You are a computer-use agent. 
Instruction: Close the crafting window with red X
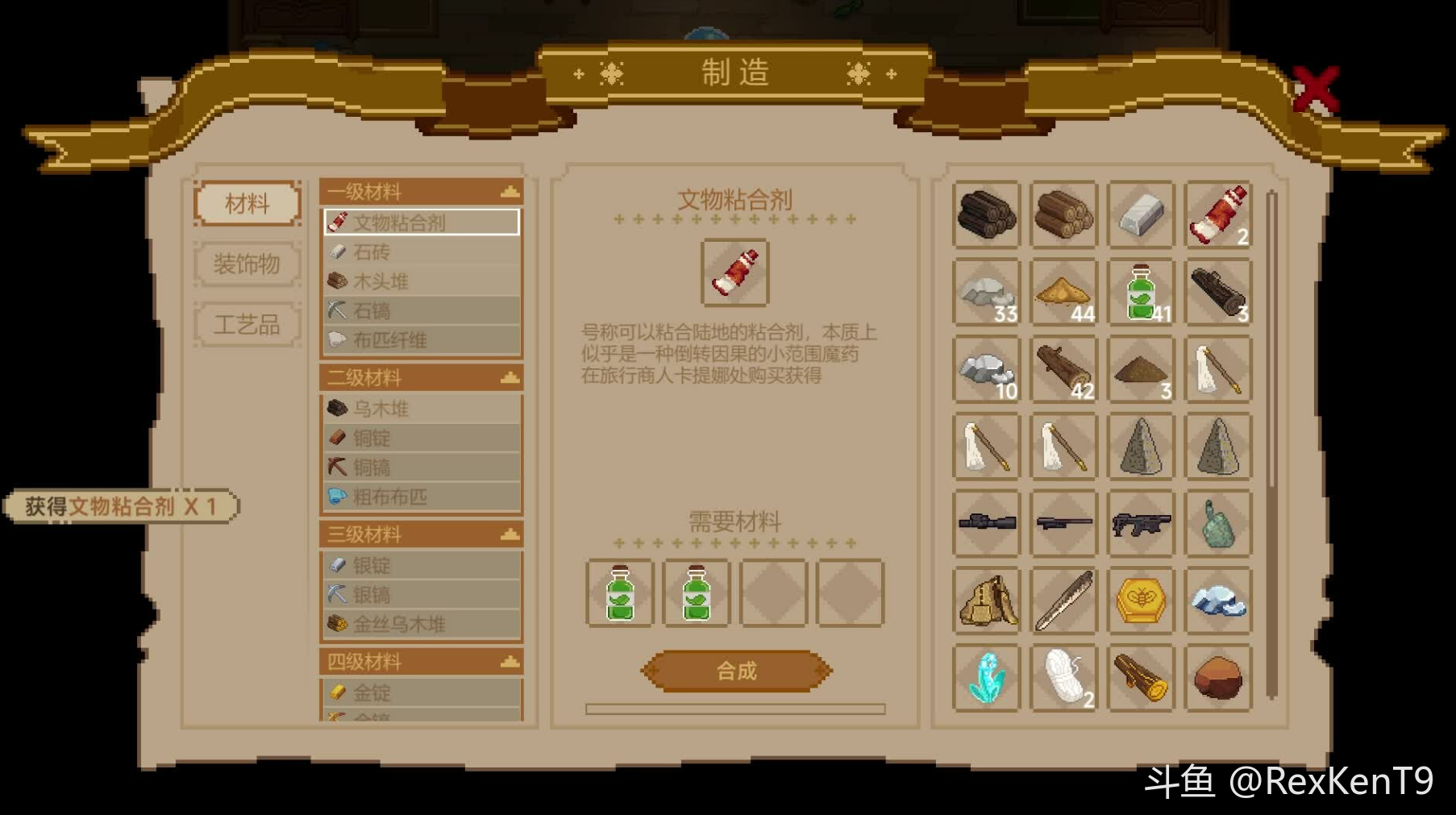(1315, 89)
